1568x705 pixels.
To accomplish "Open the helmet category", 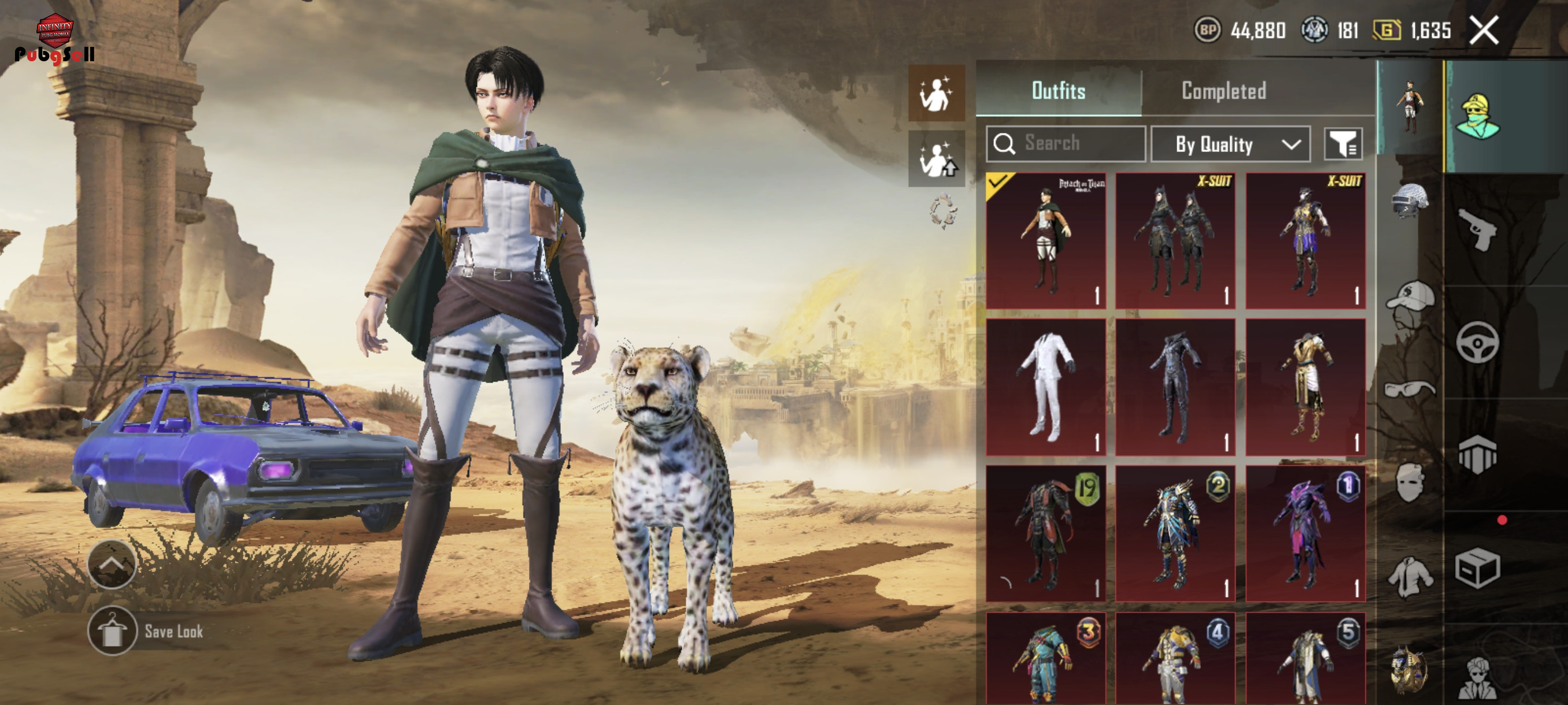I will (x=1408, y=201).
